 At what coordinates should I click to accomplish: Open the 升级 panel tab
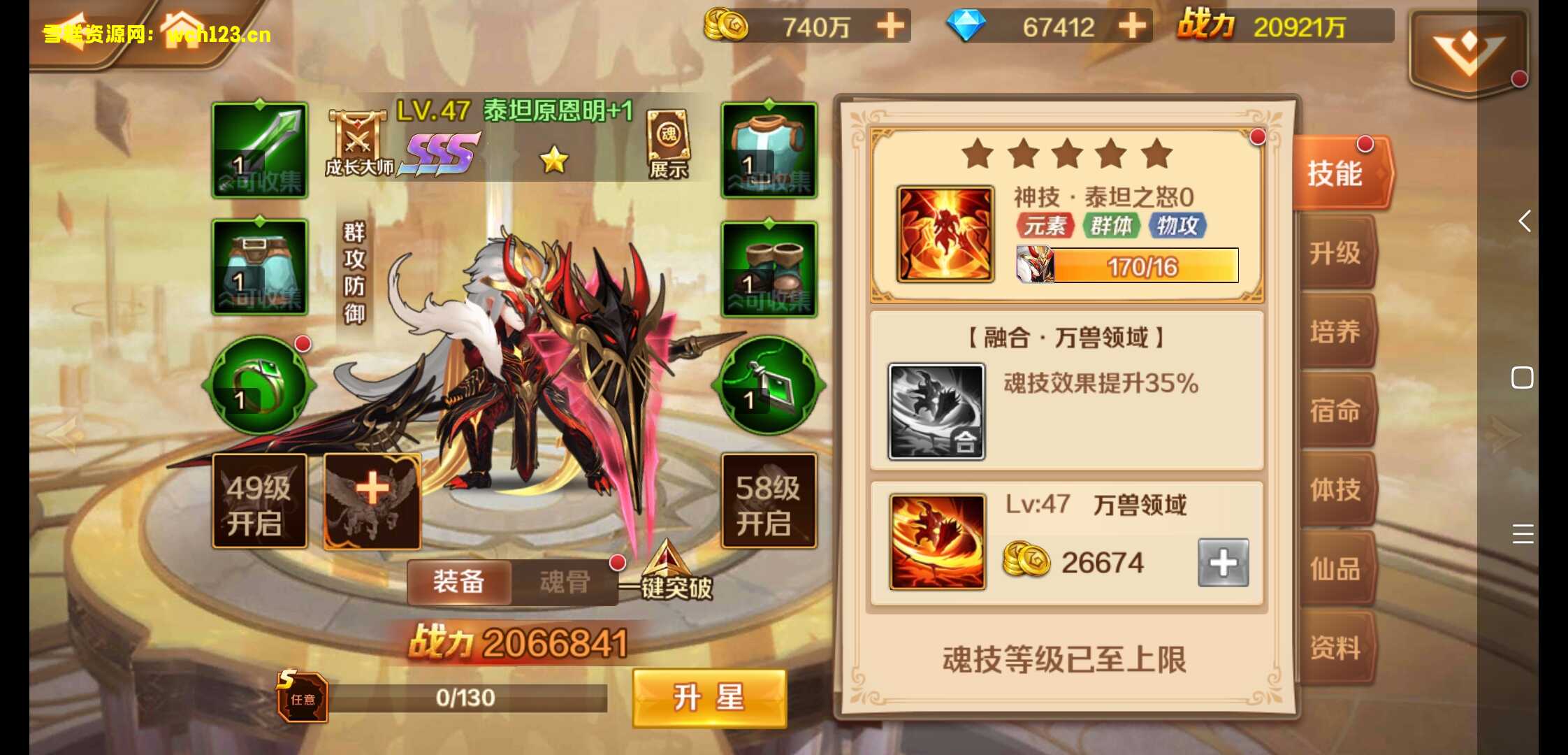[x=1337, y=254]
